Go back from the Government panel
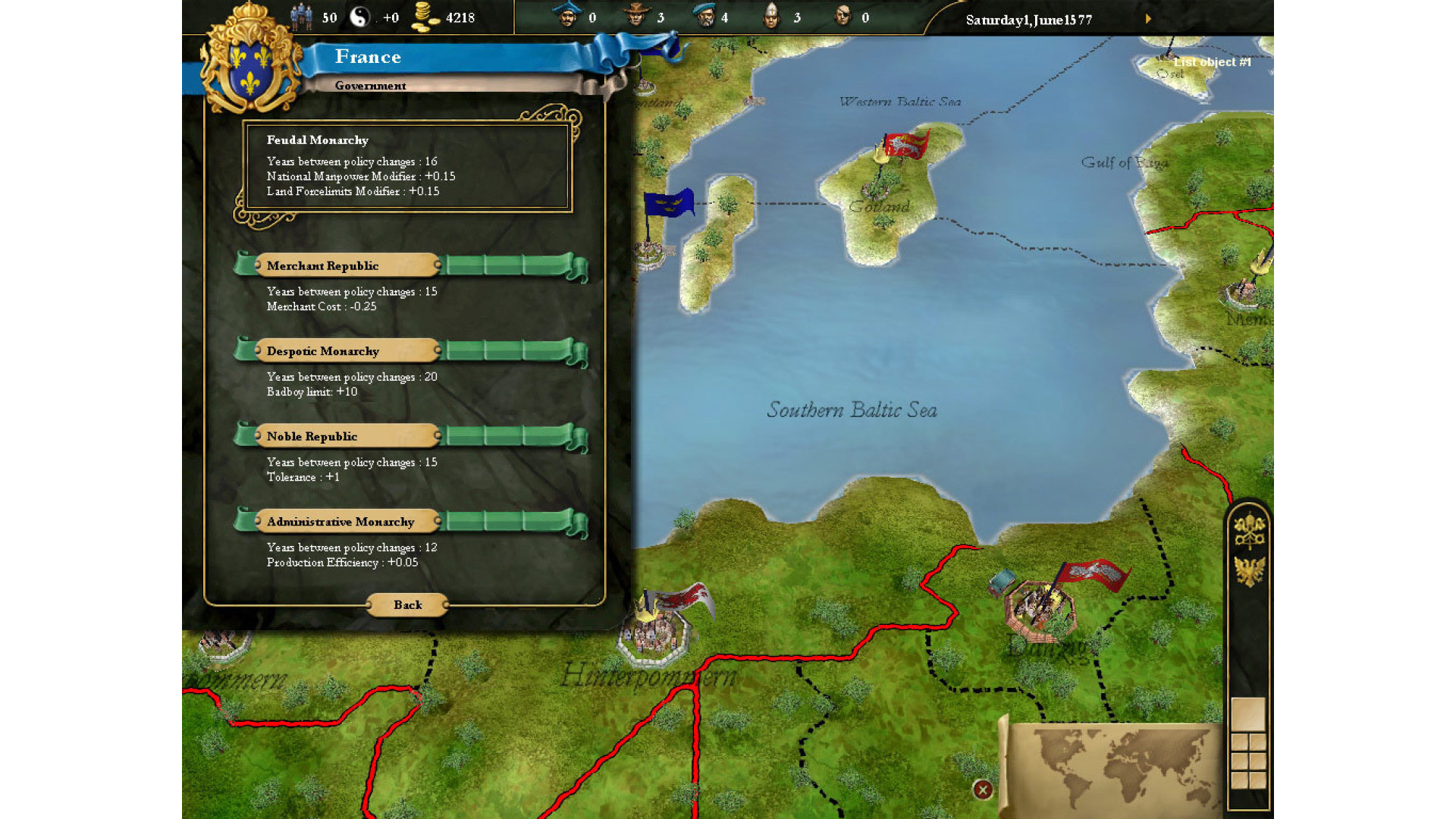Screen dimensions: 1456x819 pos(407,604)
